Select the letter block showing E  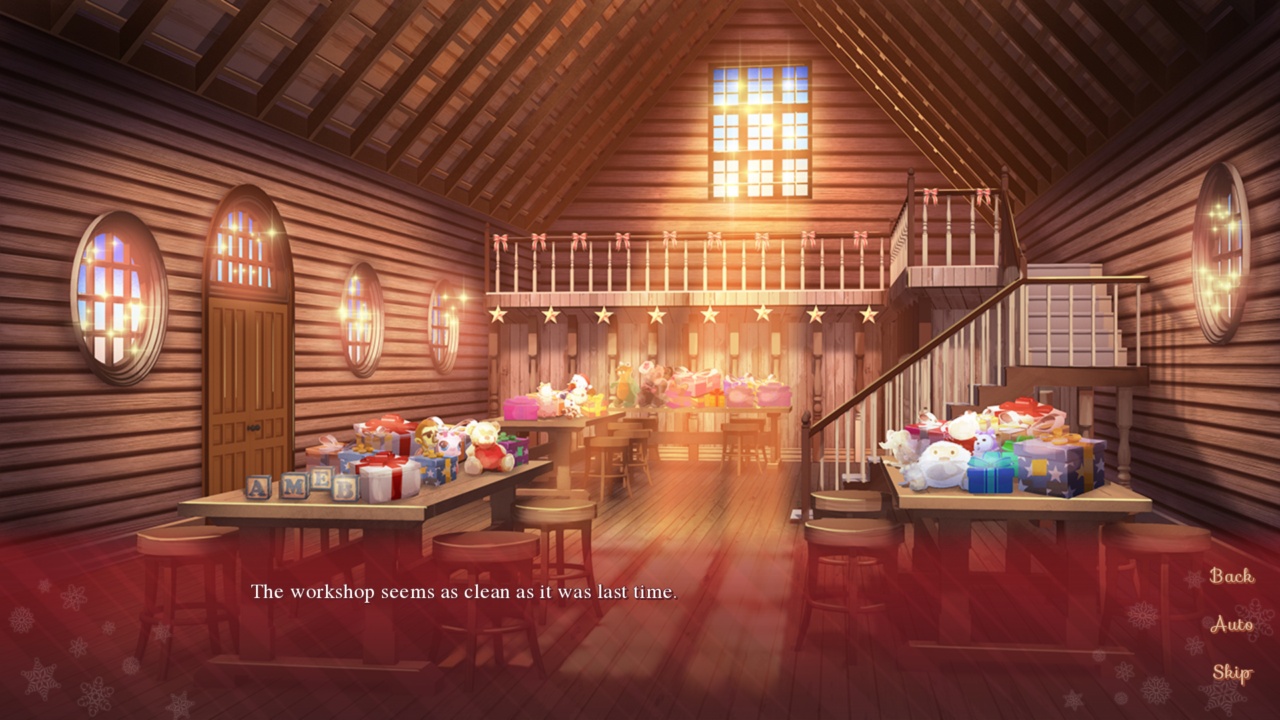322,479
